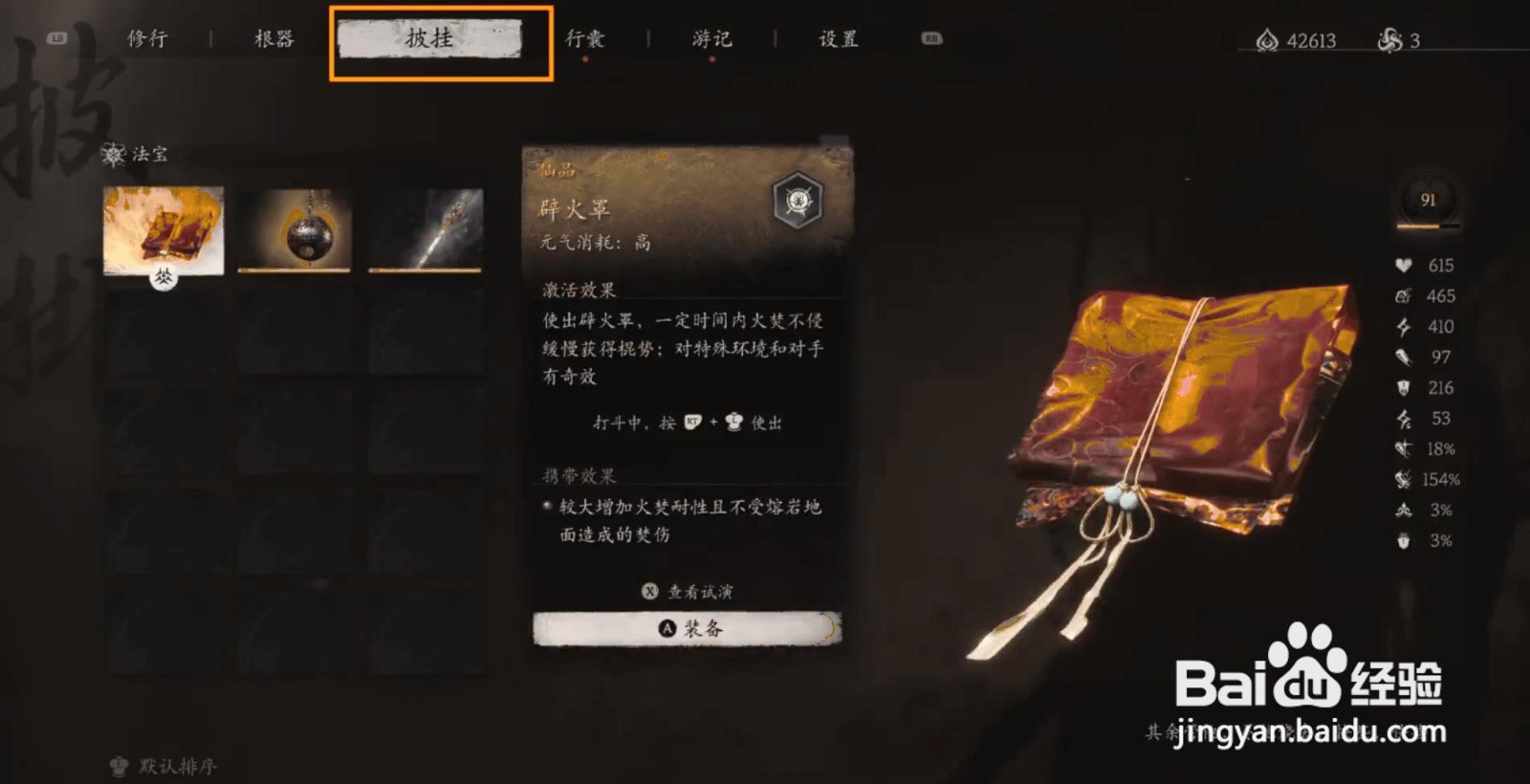Open the 游记 tab
1530x784 pixels.
(x=711, y=38)
